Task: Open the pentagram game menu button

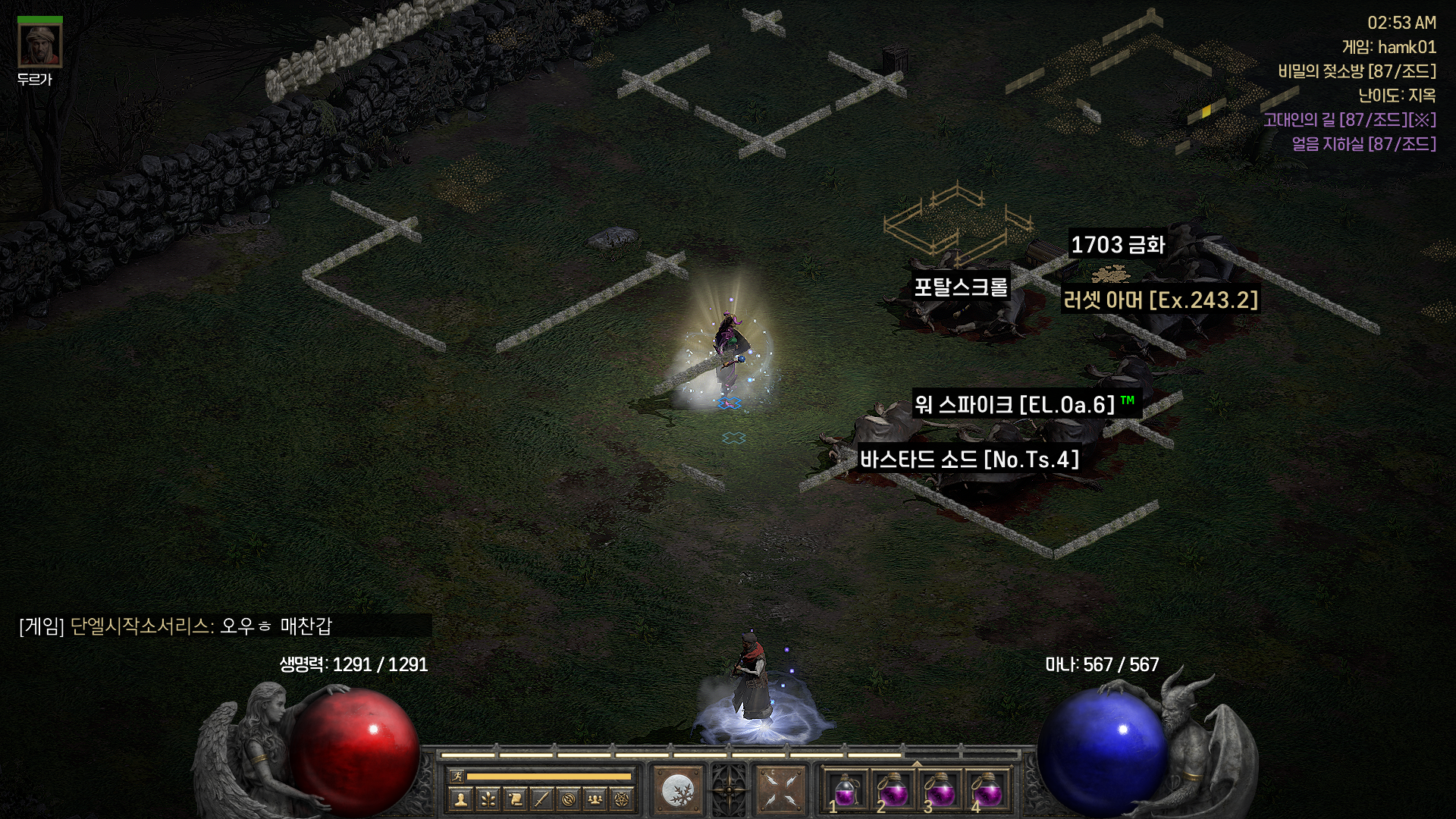Action: coord(623,799)
